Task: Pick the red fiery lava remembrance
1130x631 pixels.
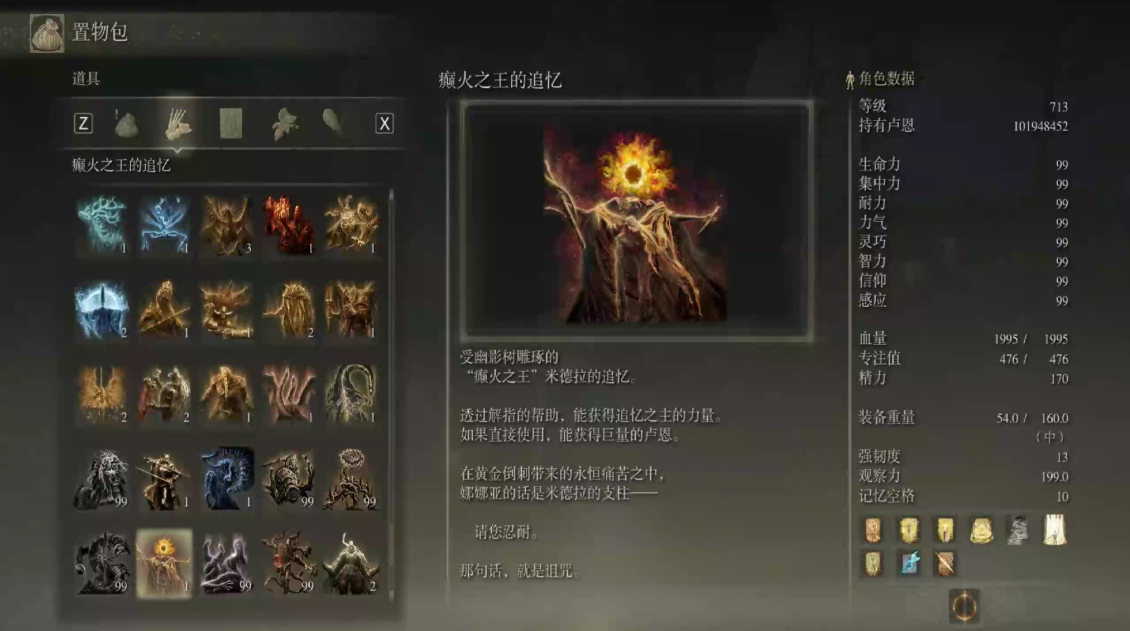Action: pyautogui.click(x=288, y=222)
